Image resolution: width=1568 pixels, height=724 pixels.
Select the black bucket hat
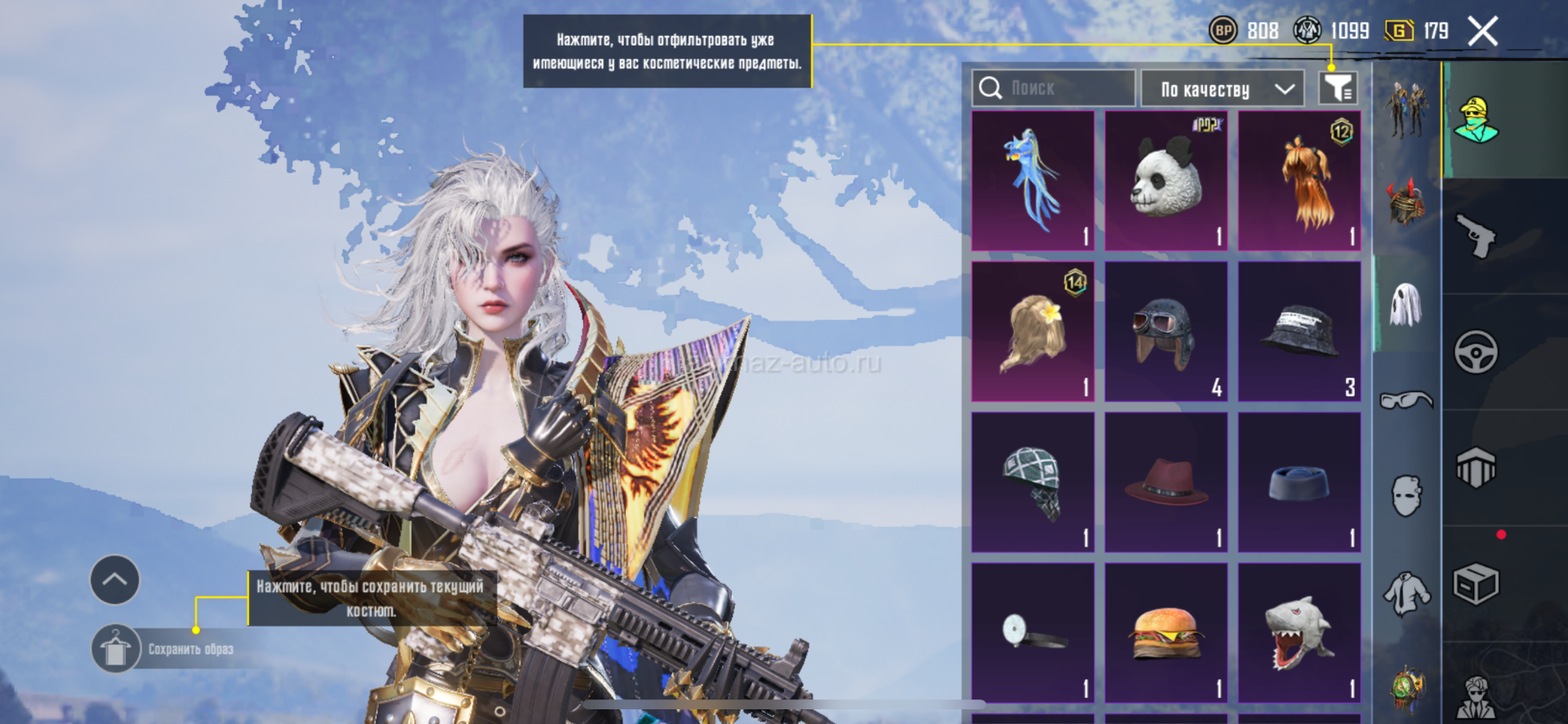1299,331
